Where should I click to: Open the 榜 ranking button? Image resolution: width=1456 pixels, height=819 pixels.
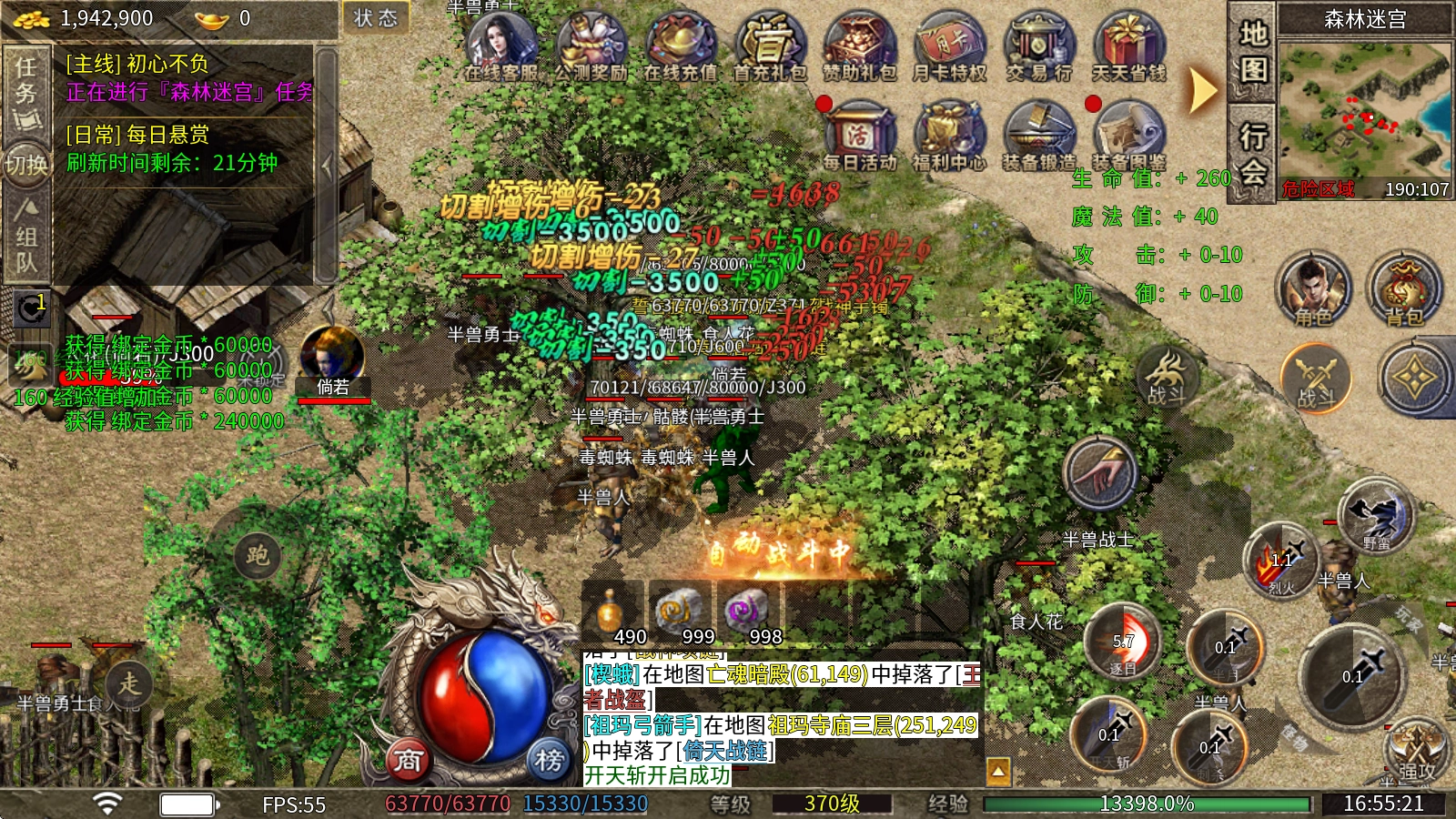tap(549, 759)
